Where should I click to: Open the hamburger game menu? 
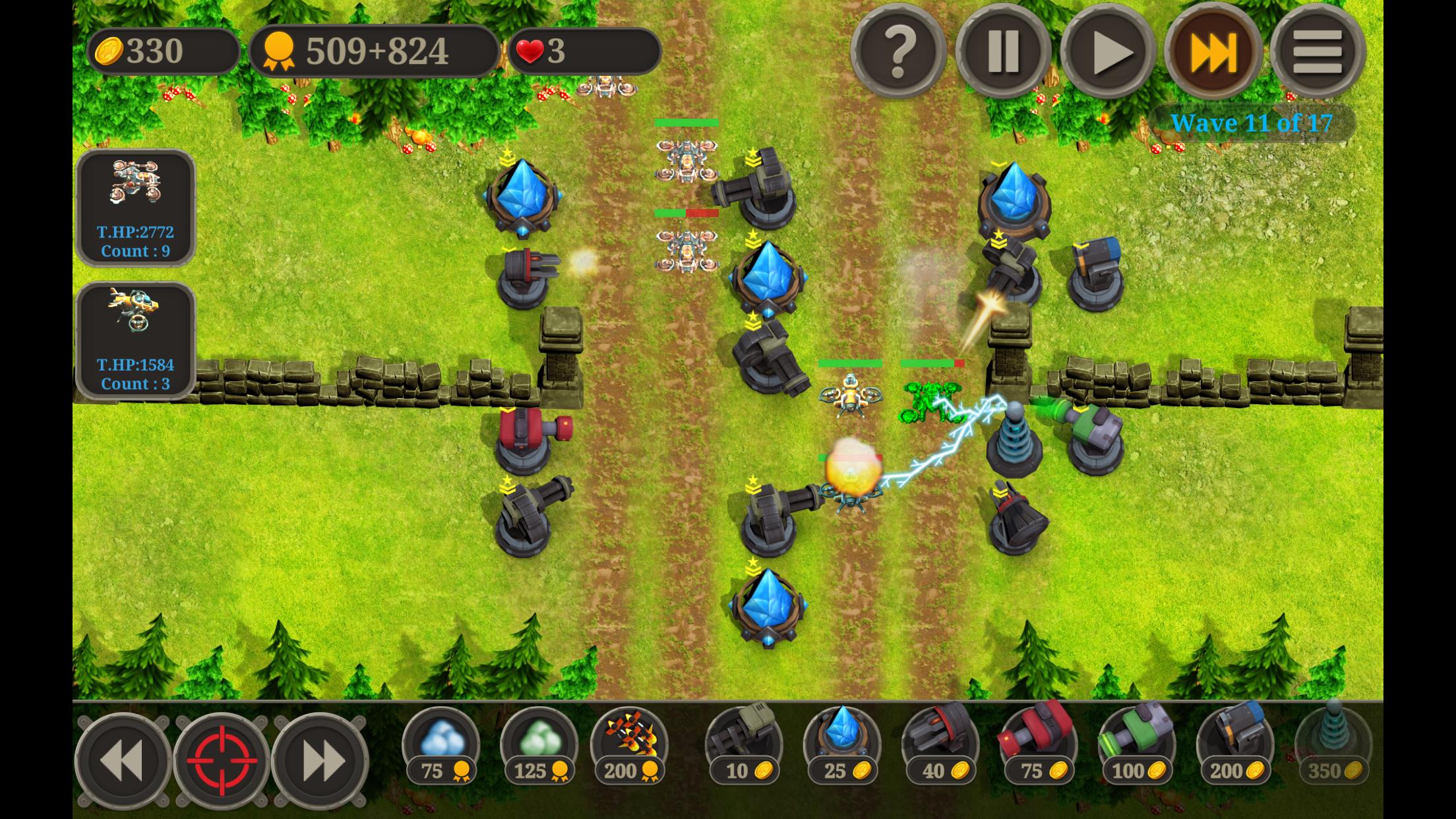point(1318,53)
